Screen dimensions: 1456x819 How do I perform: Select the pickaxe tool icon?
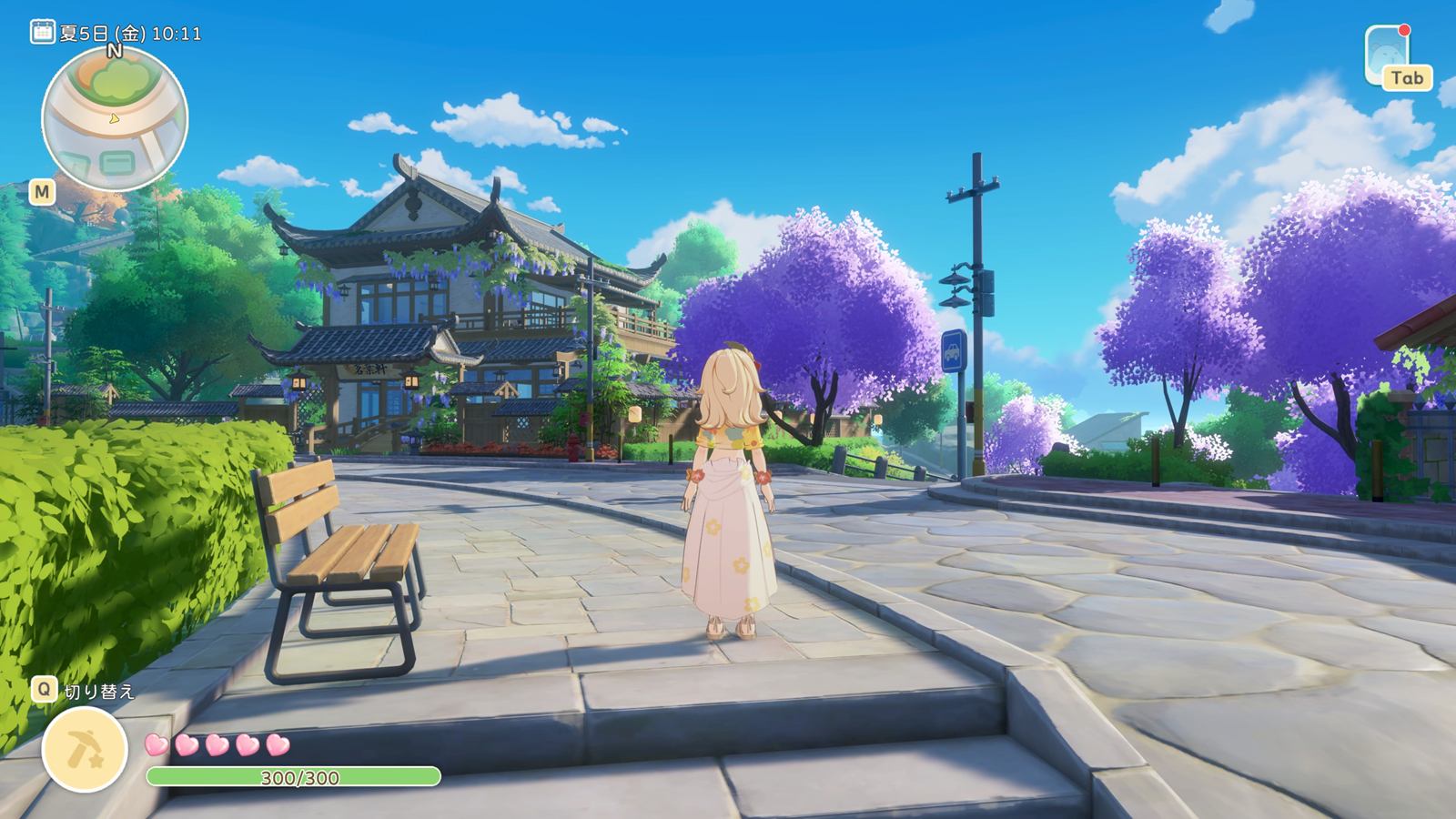85,749
